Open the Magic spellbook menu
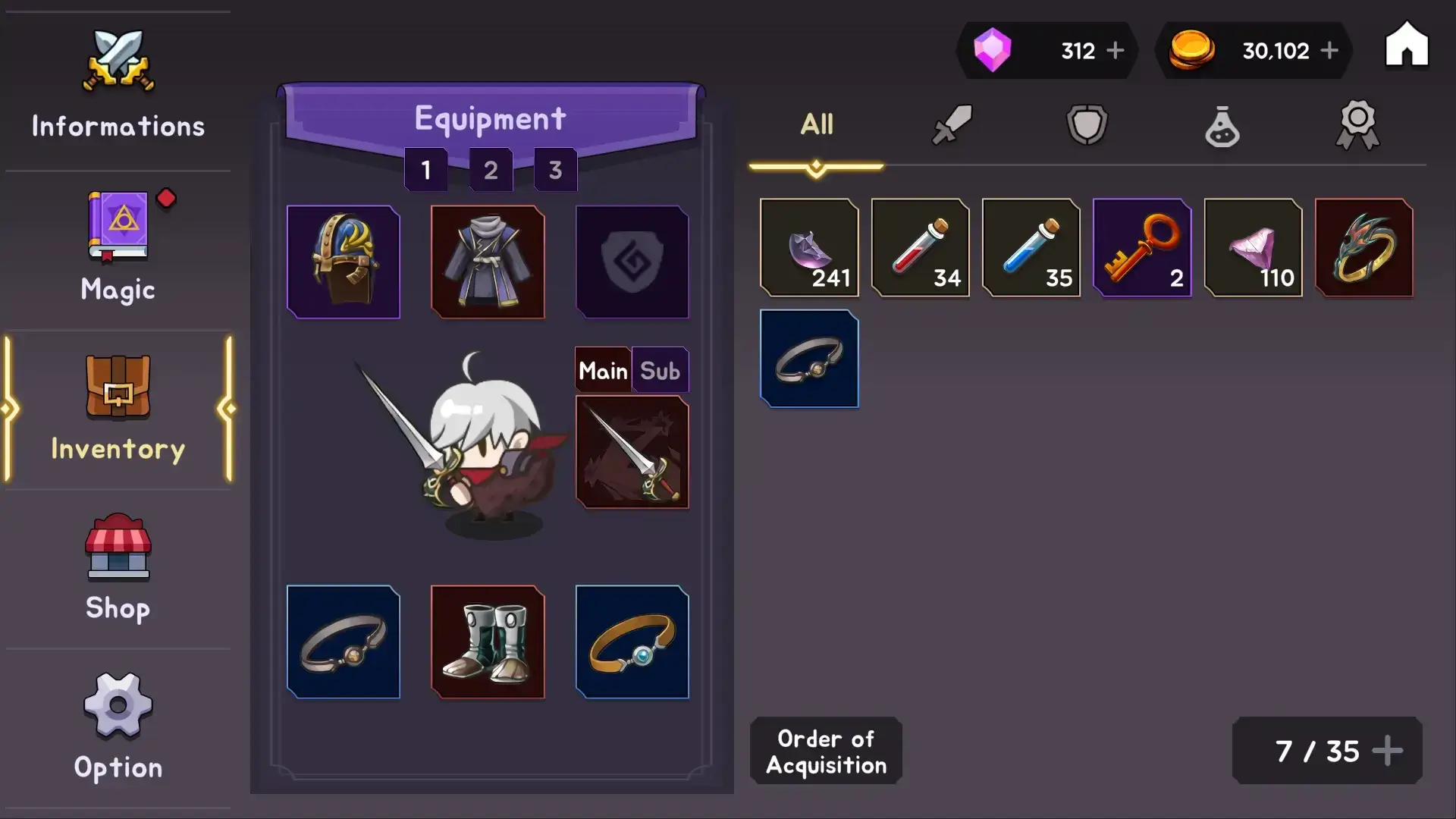1456x819 pixels. (118, 247)
